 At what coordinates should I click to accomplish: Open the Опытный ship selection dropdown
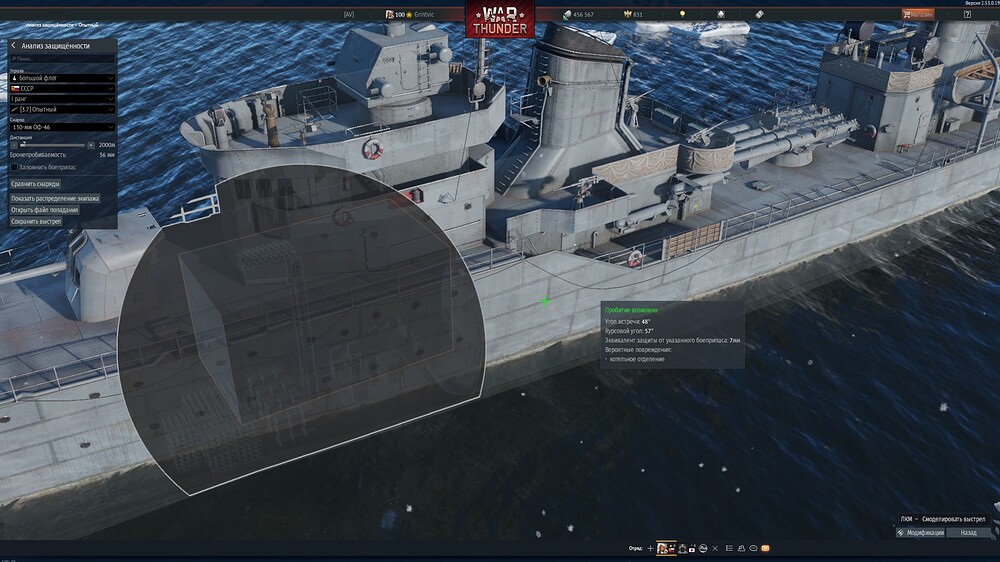pyautogui.click(x=62, y=109)
